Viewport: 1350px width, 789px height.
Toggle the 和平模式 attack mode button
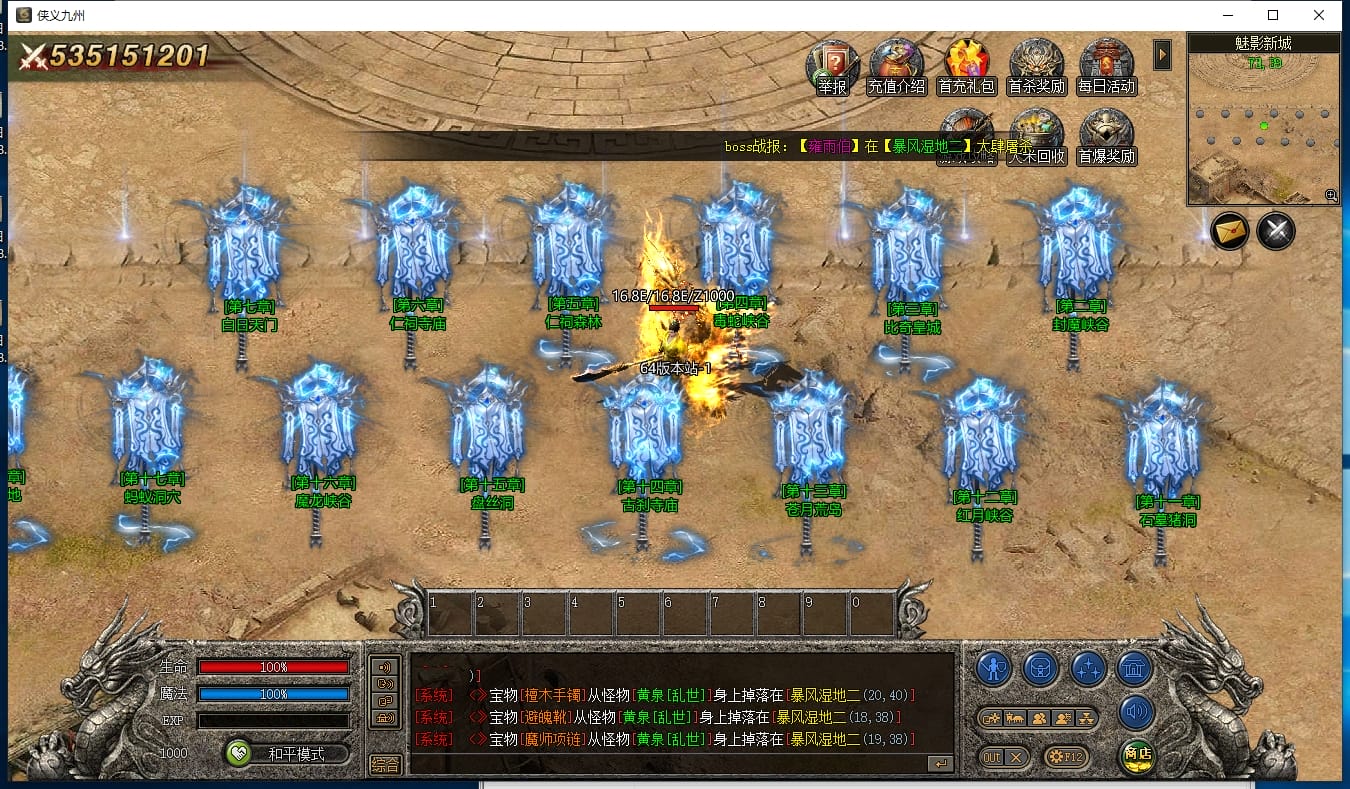(288, 754)
